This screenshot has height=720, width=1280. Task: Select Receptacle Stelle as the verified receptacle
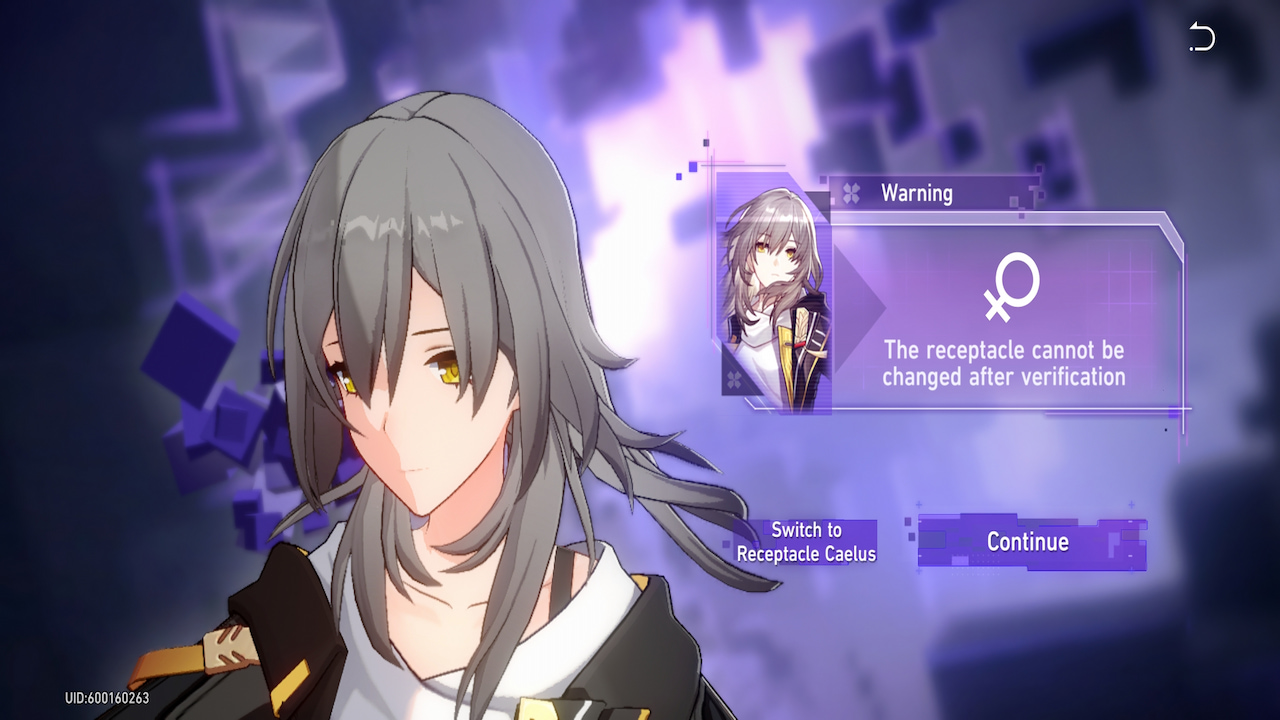1029,542
